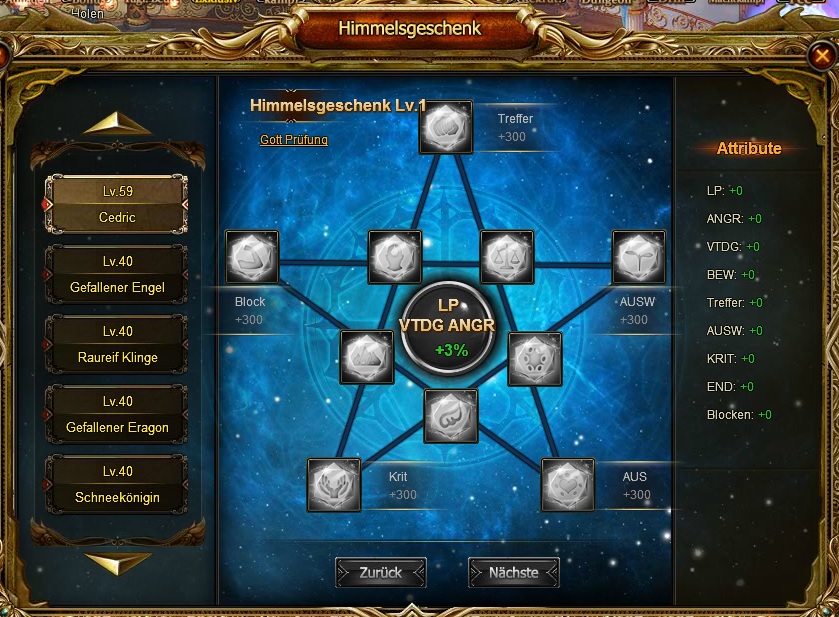This screenshot has height=617, width=839.
Task: Select the AUS +300 star node
Action: pyautogui.click(x=568, y=485)
